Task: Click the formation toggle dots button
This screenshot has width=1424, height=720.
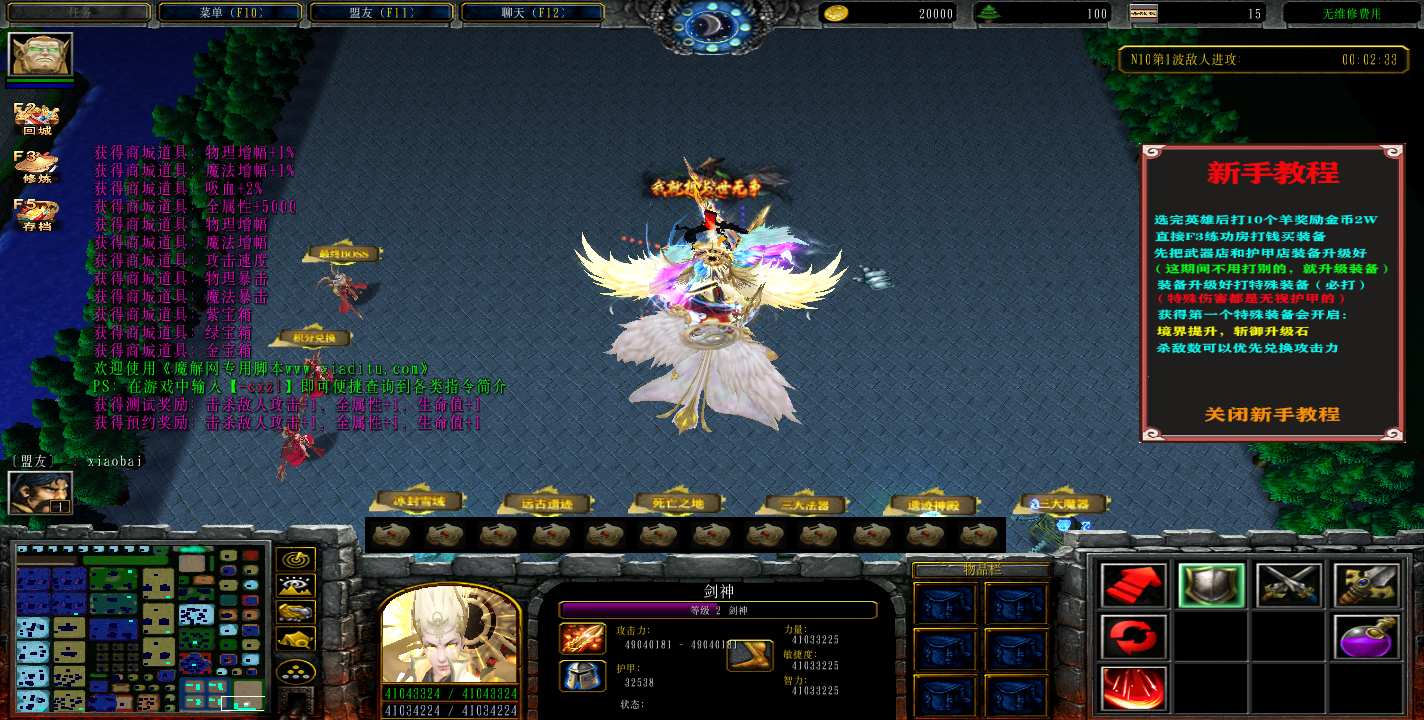Action: 297,671
